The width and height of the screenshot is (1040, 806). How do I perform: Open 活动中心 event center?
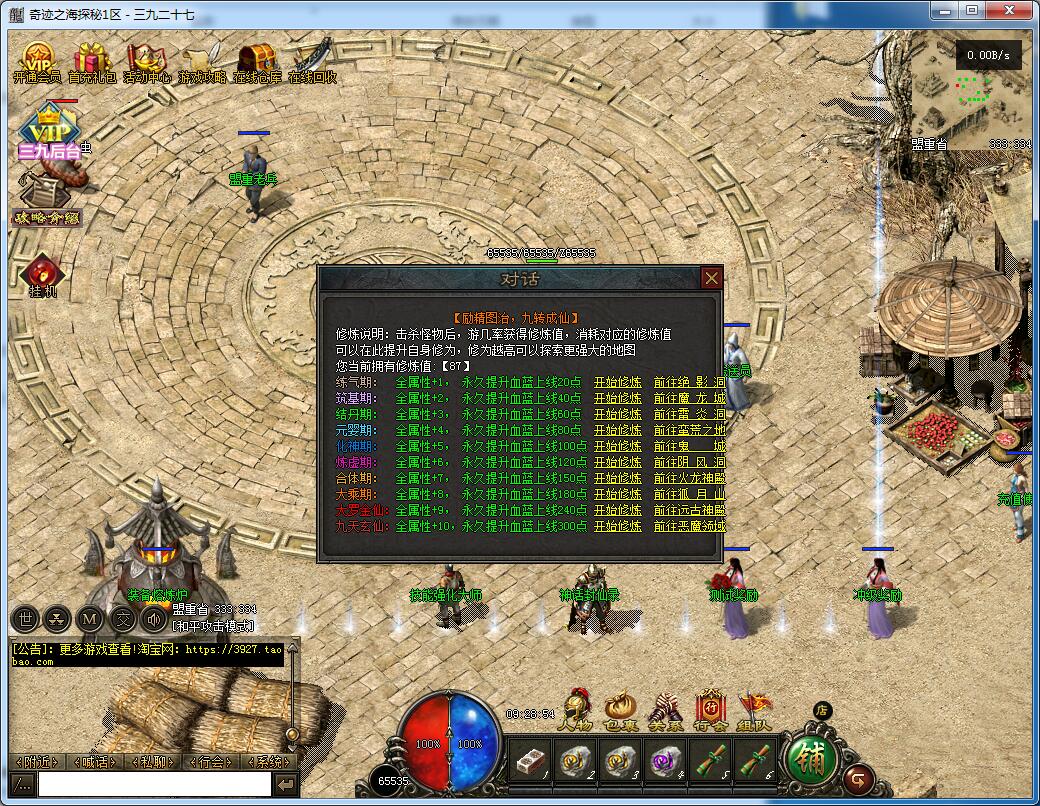[147, 63]
